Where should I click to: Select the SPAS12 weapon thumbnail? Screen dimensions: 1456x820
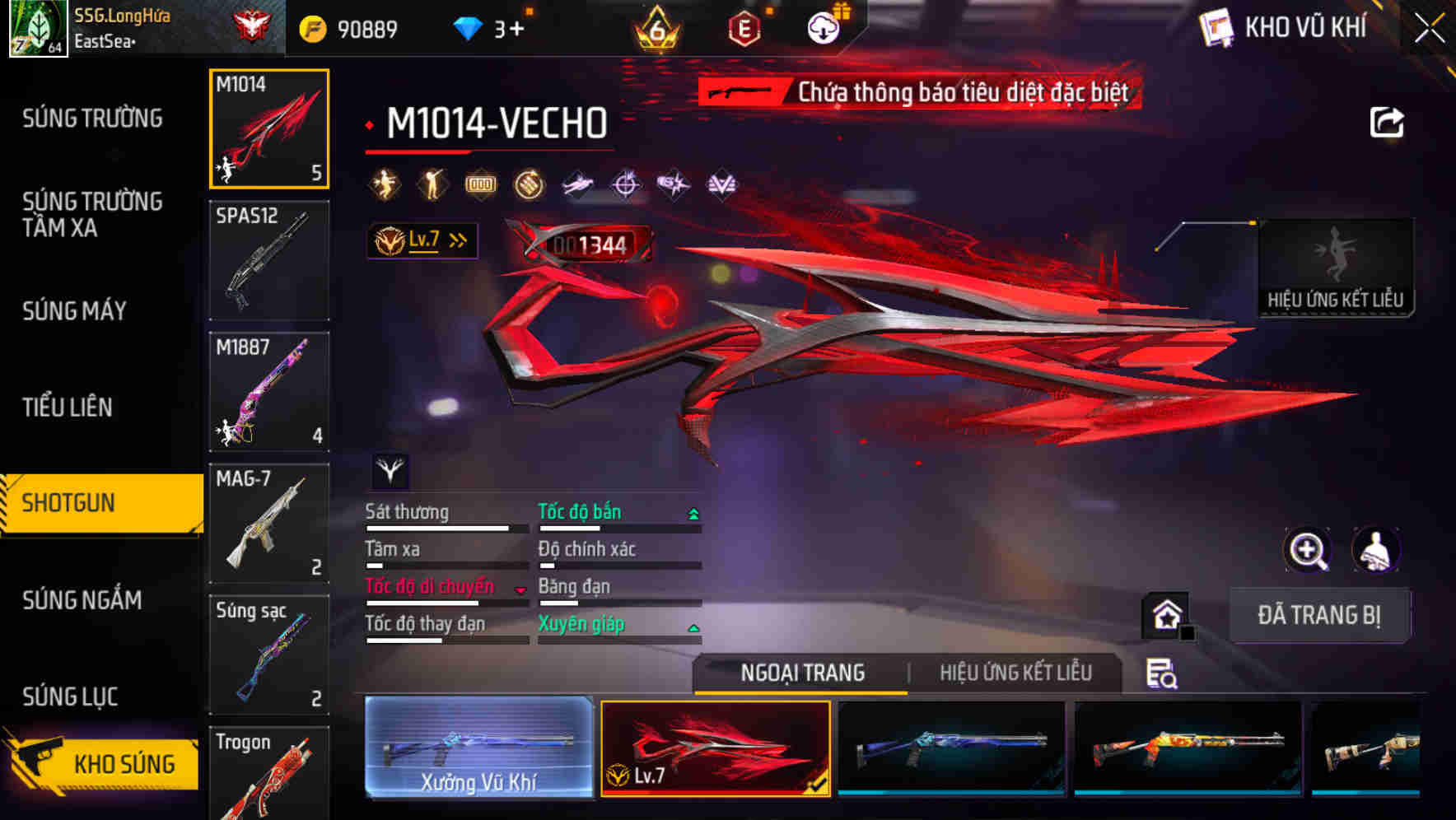[x=268, y=259]
